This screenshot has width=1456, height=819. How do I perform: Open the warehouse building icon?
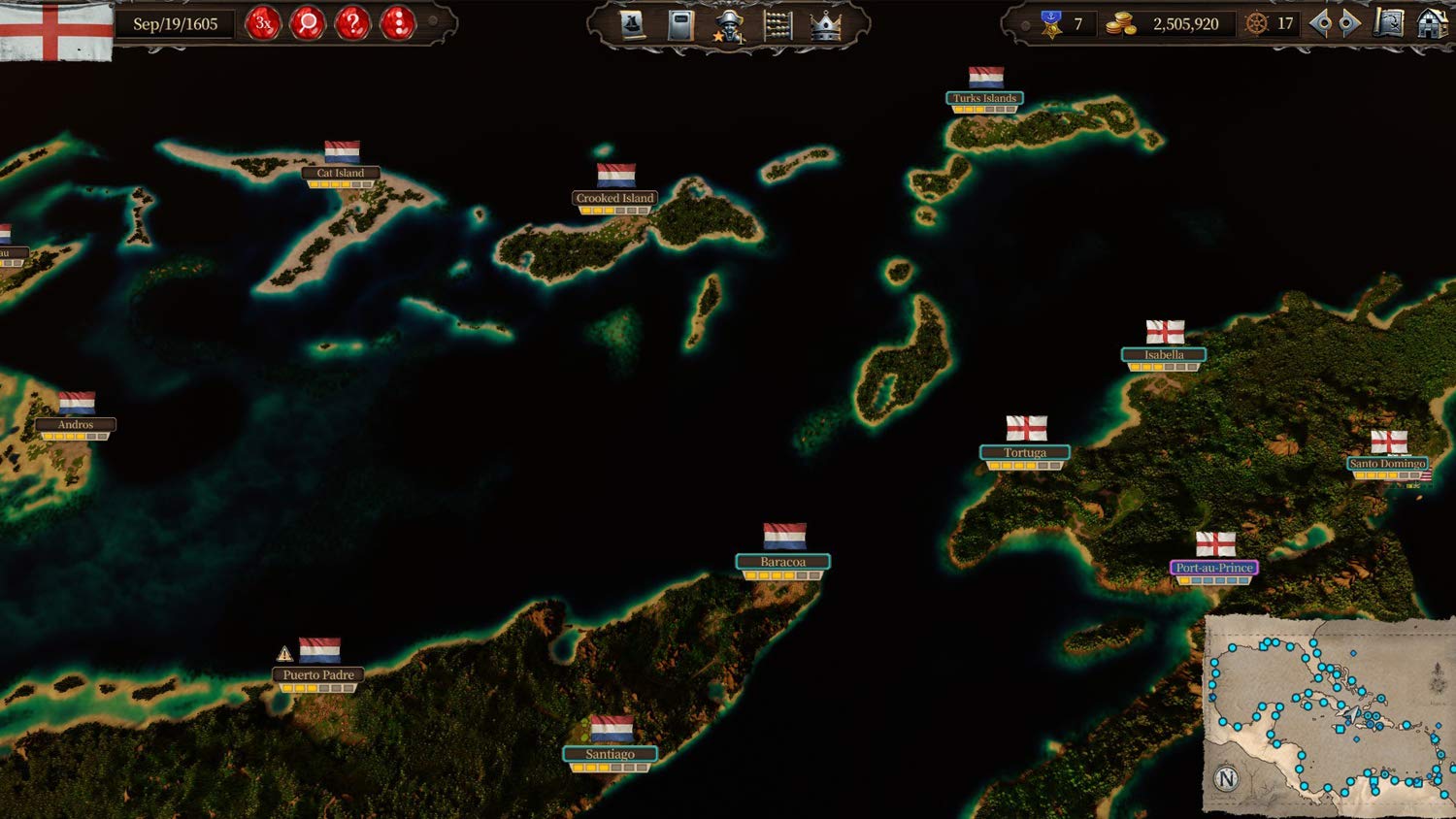point(1432,24)
